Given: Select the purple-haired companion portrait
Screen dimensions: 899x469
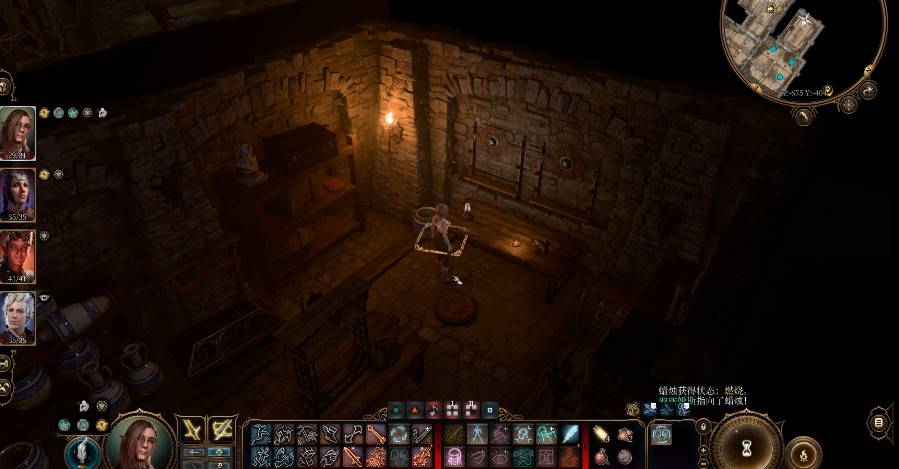Looking at the screenshot, I should tap(18, 193).
